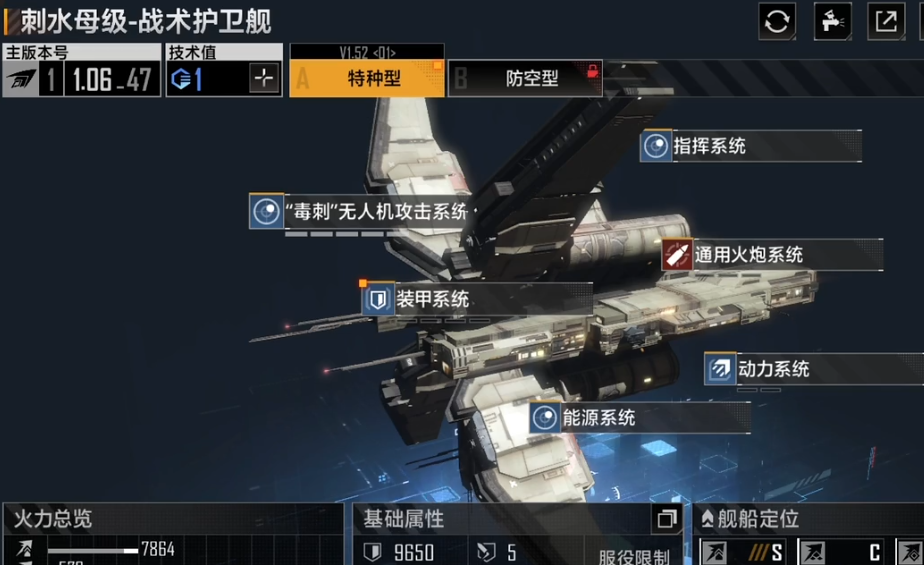The width and height of the screenshot is (924, 565).
Task: Open the 指挥系统 module
Action: tap(709, 146)
